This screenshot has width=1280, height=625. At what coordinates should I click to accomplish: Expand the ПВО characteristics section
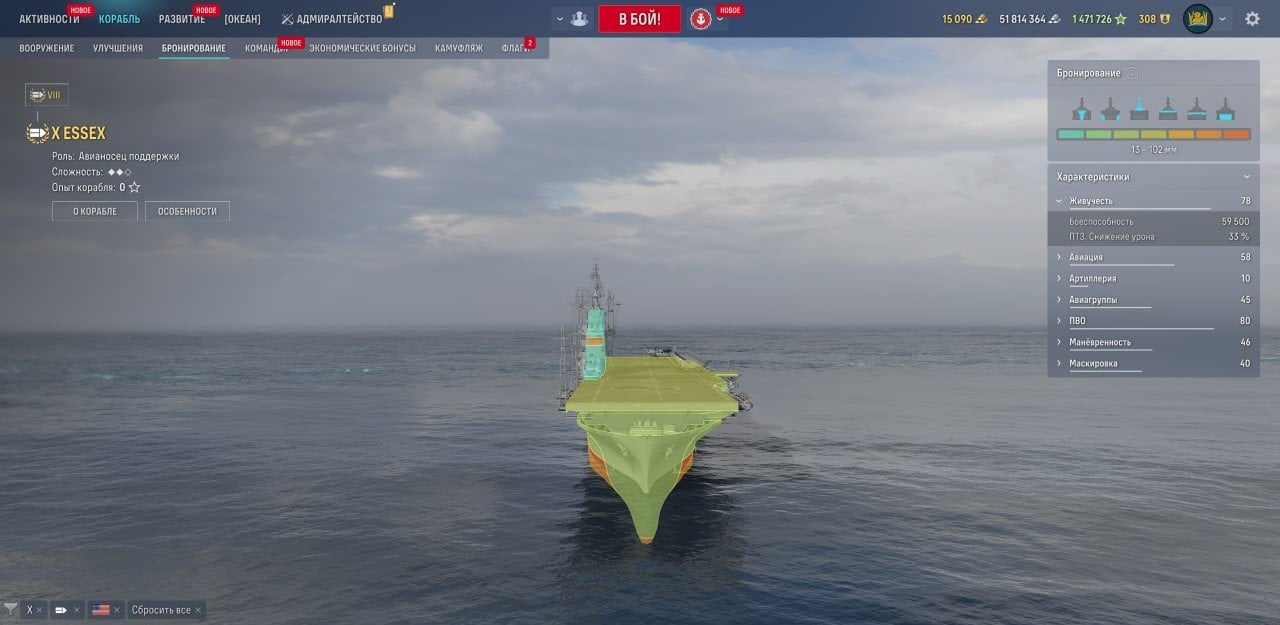point(1077,321)
